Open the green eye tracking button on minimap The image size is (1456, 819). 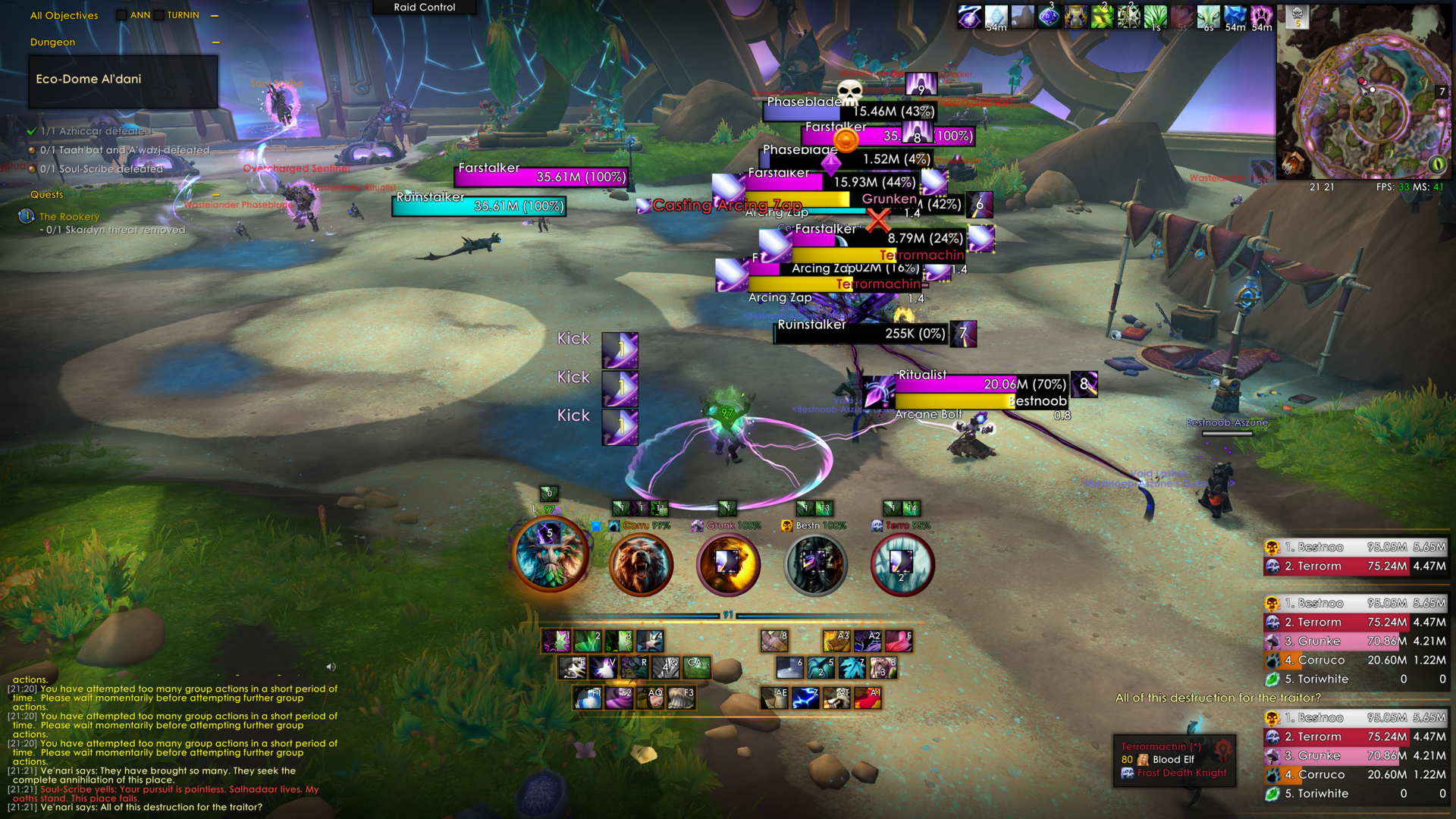coord(1436,164)
